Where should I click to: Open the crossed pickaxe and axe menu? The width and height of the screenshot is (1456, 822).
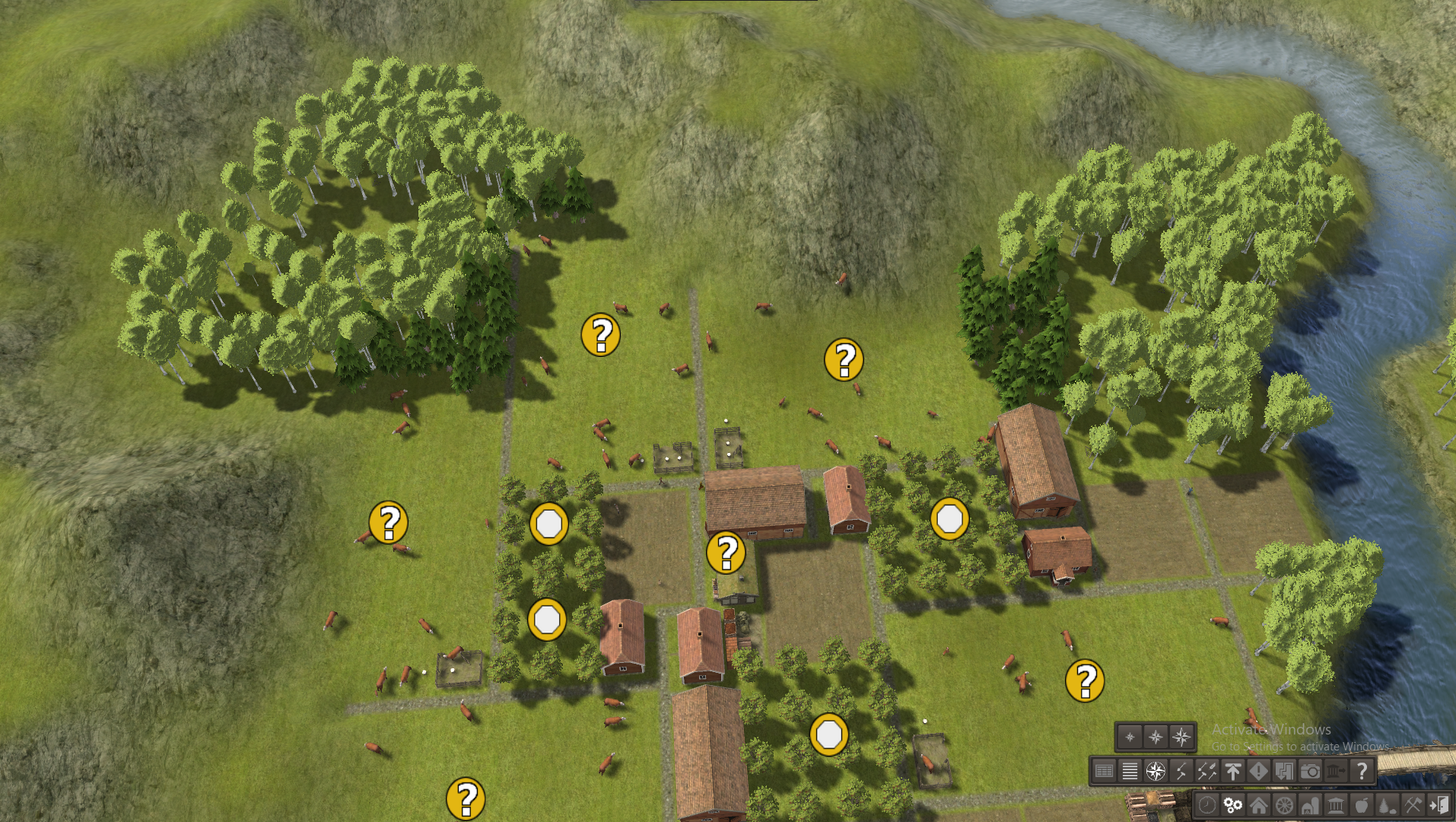click(x=1413, y=805)
